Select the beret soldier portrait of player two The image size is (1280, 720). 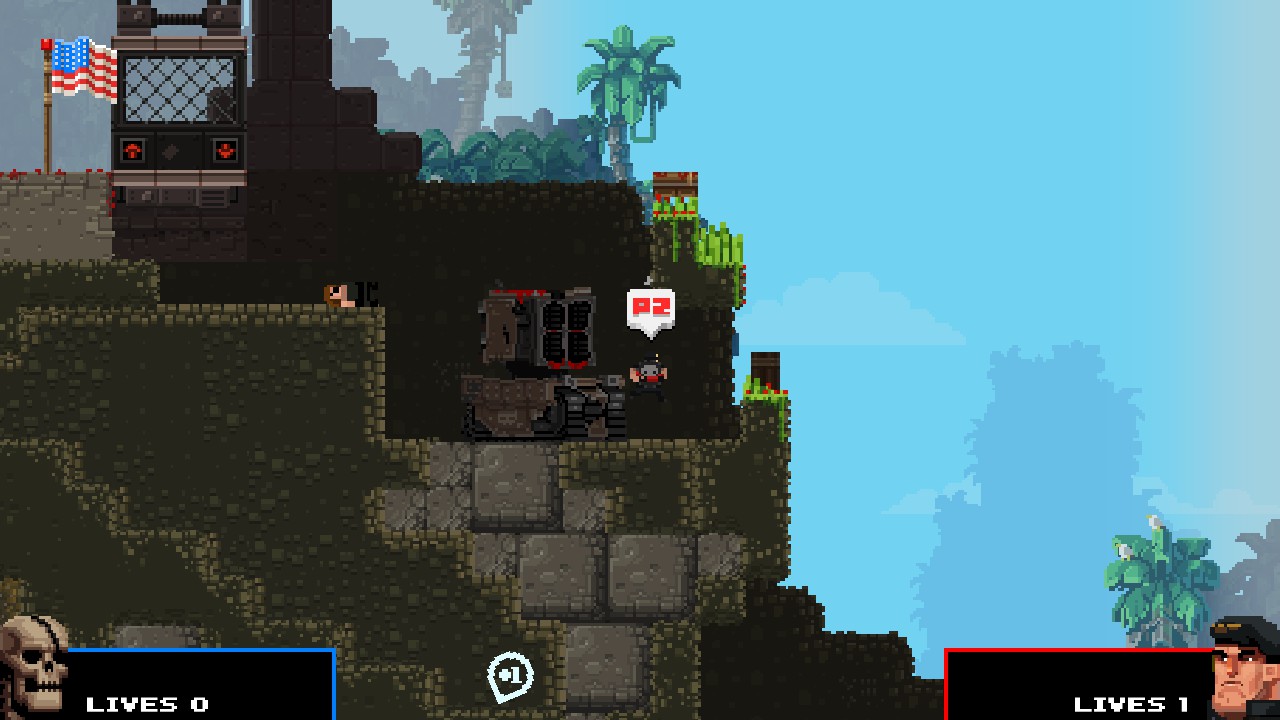1244,668
